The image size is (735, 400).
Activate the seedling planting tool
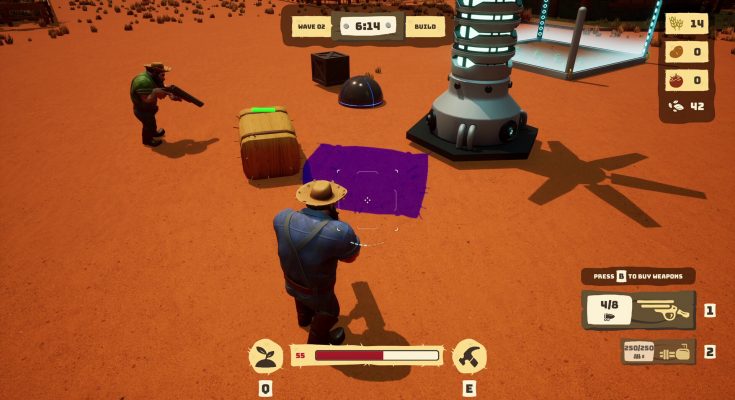click(x=265, y=355)
